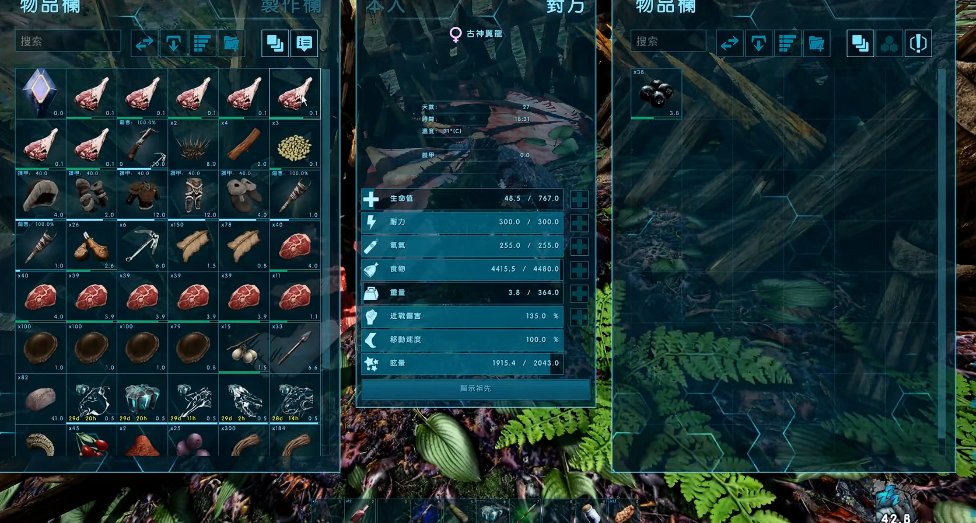Add a point to the 耐力 stamina stat
The width and height of the screenshot is (976, 523).
click(x=579, y=222)
